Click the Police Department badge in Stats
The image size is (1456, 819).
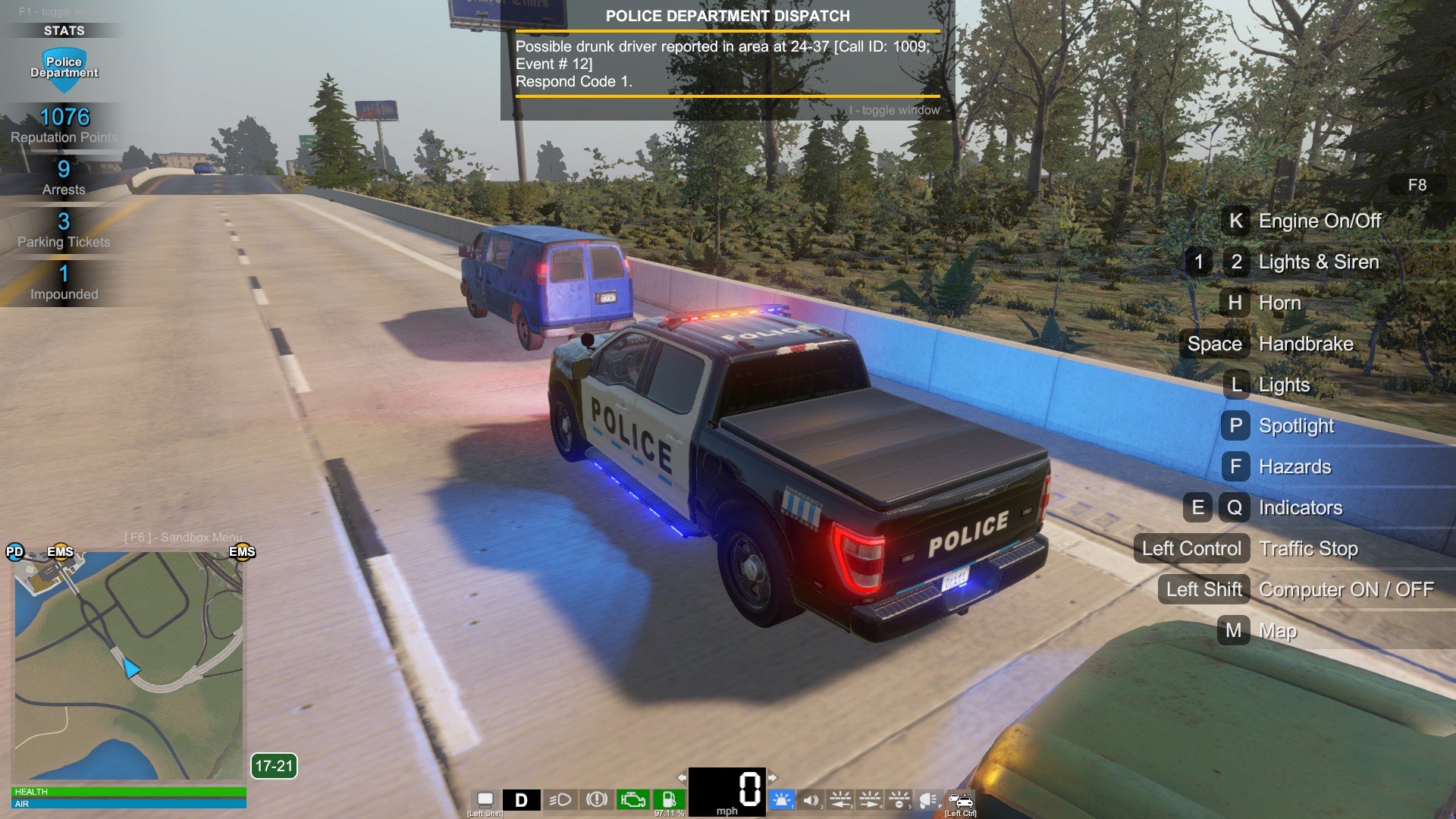[64, 68]
